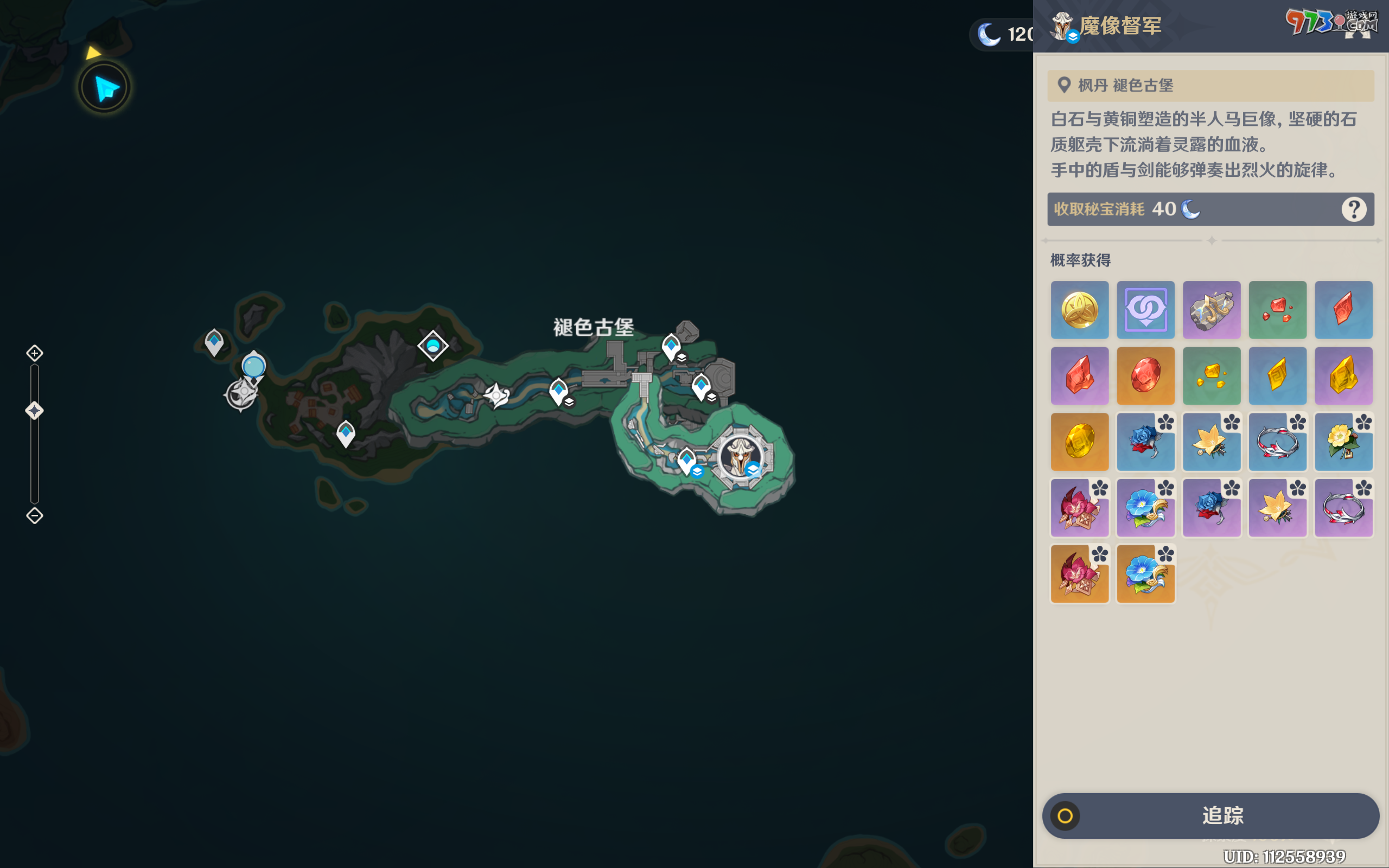Select the orange-background blue flower artifact

[1145, 573]
